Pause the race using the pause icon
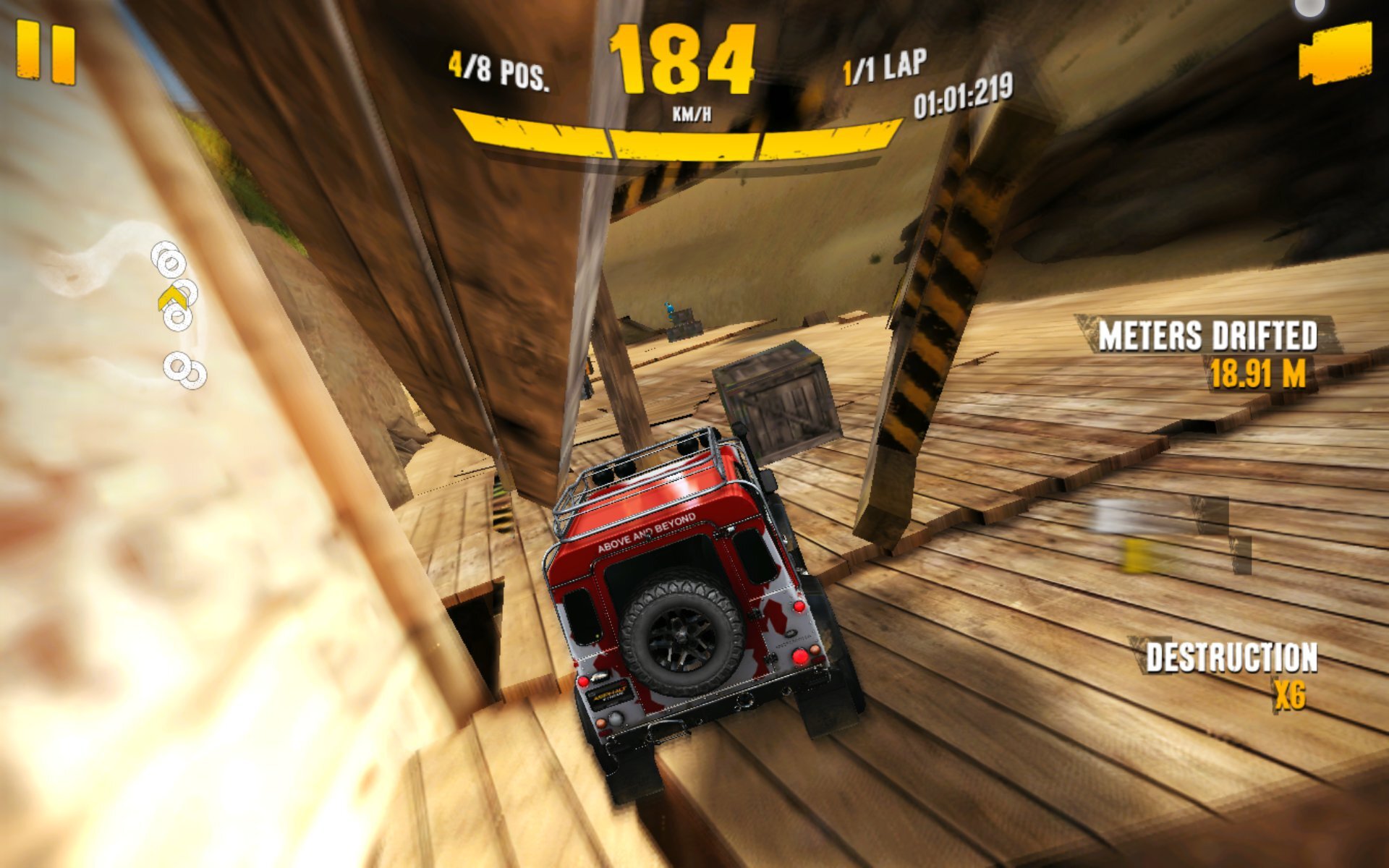The height and width of the screenshot is (868, 1389). tap(47, 49)
